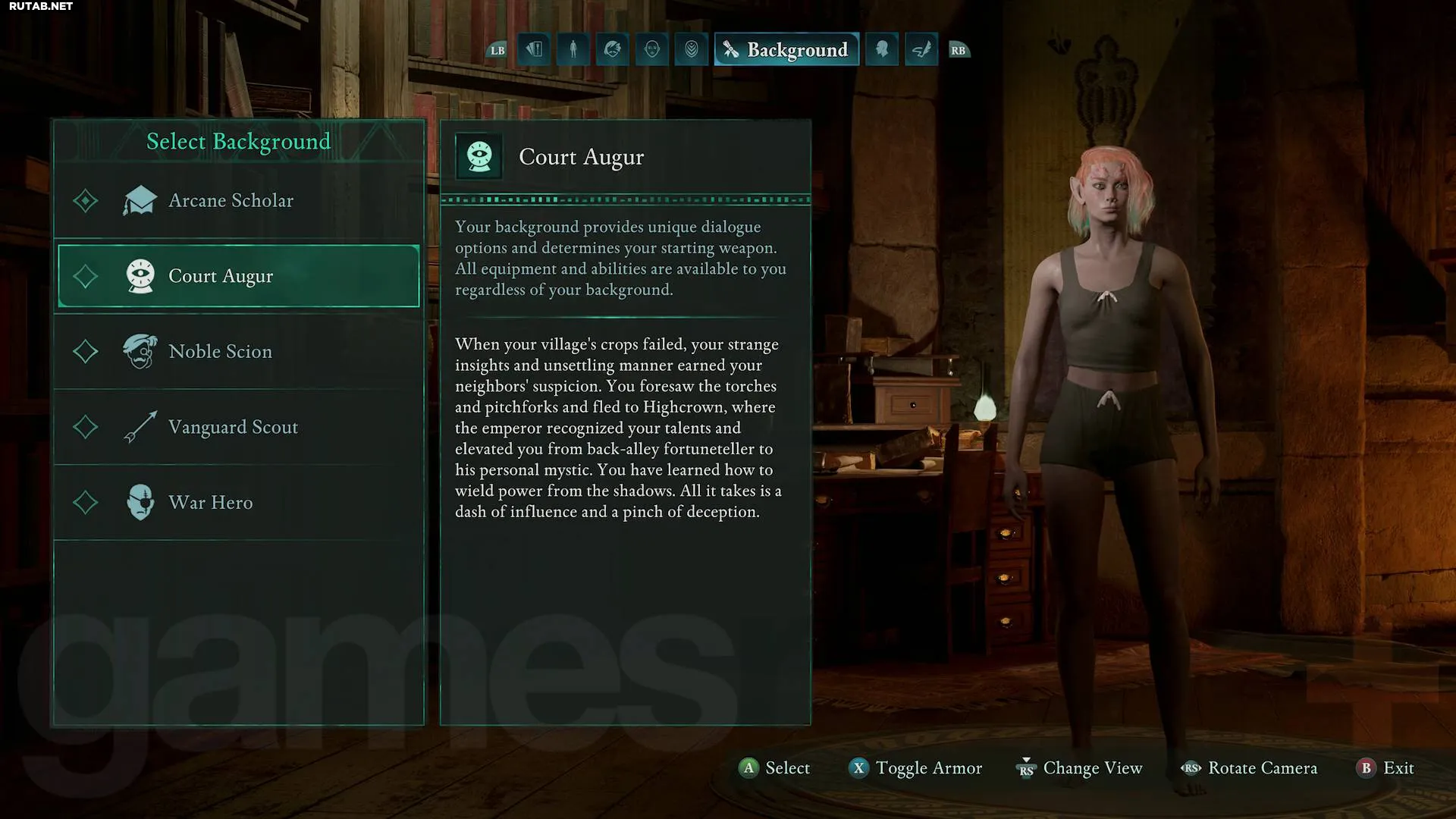Screen dimensions: 1456x819
Task: Pick the Noble Scion background
Action: (220, 352)
